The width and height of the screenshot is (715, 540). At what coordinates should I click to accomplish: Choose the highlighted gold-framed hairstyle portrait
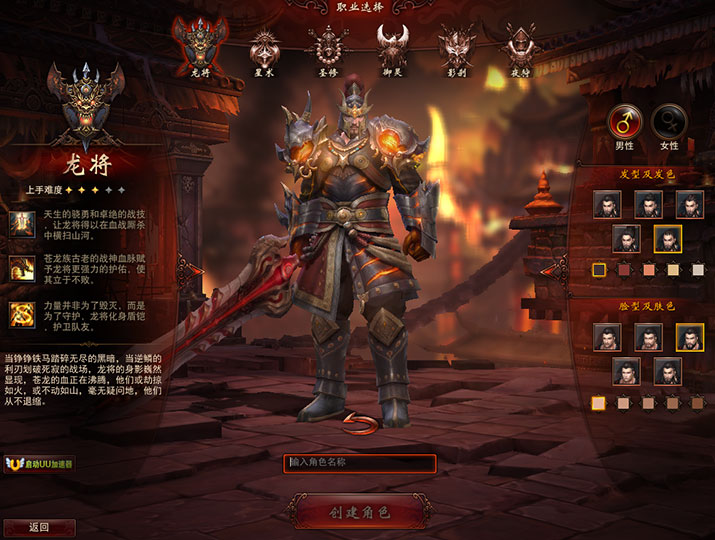pyautogui.click(x=669, y=239)
